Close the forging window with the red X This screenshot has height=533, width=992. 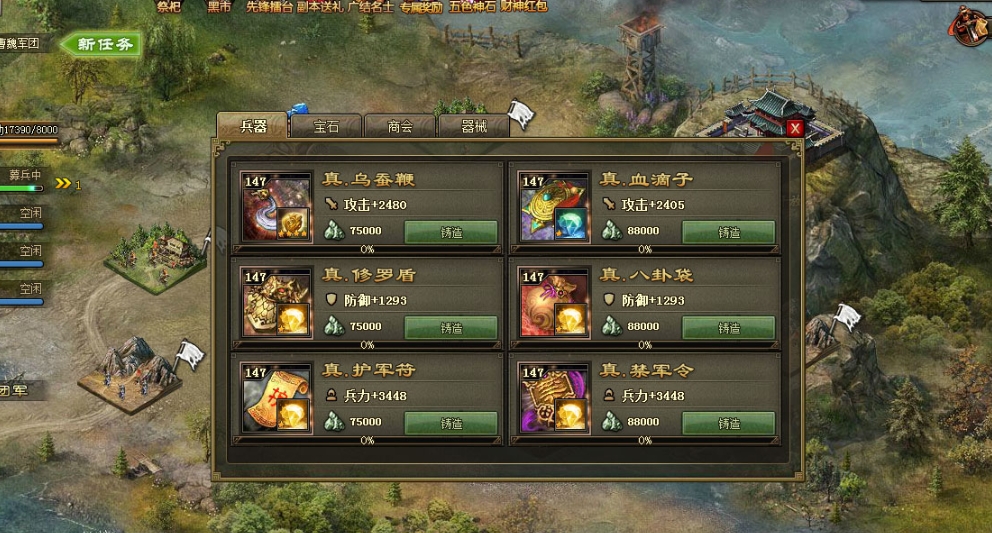pyautogui.click(x=795, y=128)
